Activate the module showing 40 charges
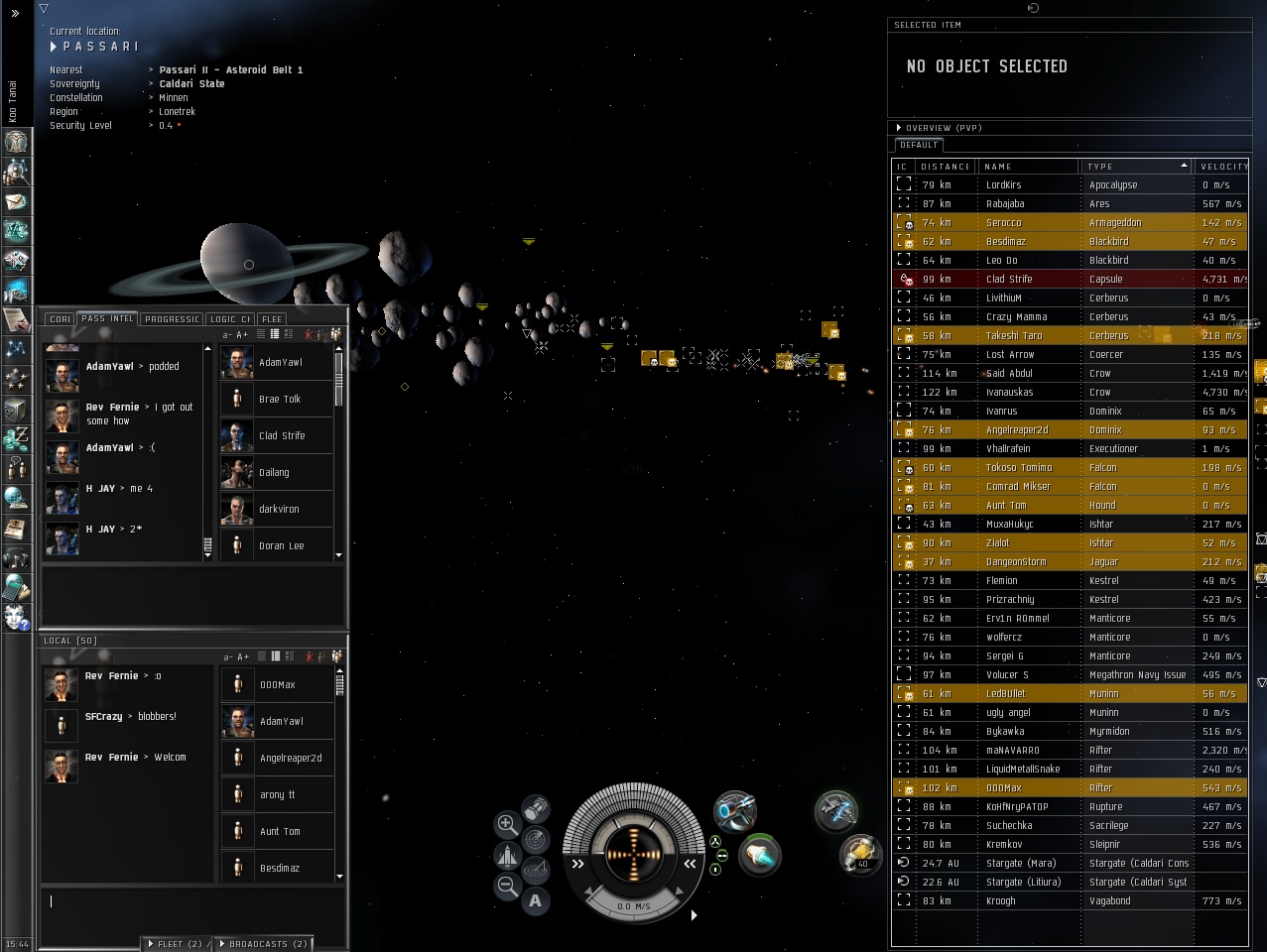This screenshot has height=952, width=1267. click(x=859, y=854)
